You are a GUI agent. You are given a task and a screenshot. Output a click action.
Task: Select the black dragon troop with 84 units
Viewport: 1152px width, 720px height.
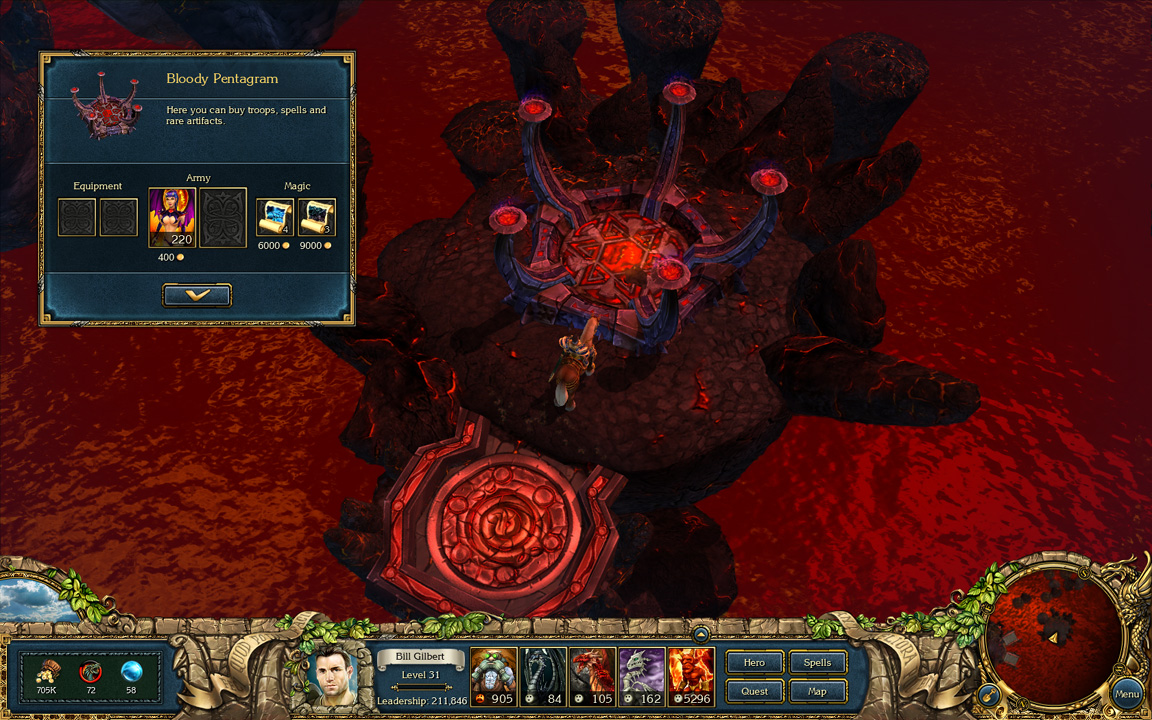(543, 676)
